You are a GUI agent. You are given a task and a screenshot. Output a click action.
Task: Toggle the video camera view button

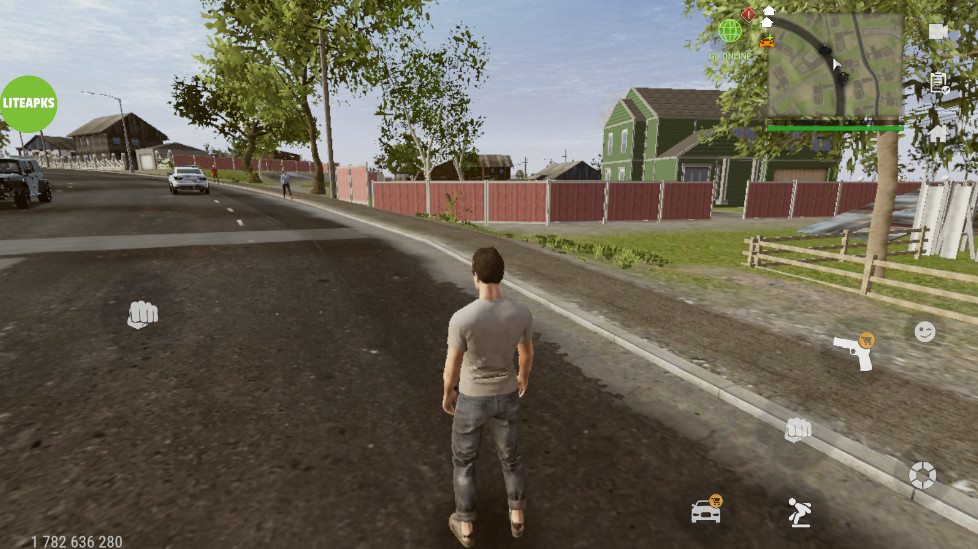(938, 31)
